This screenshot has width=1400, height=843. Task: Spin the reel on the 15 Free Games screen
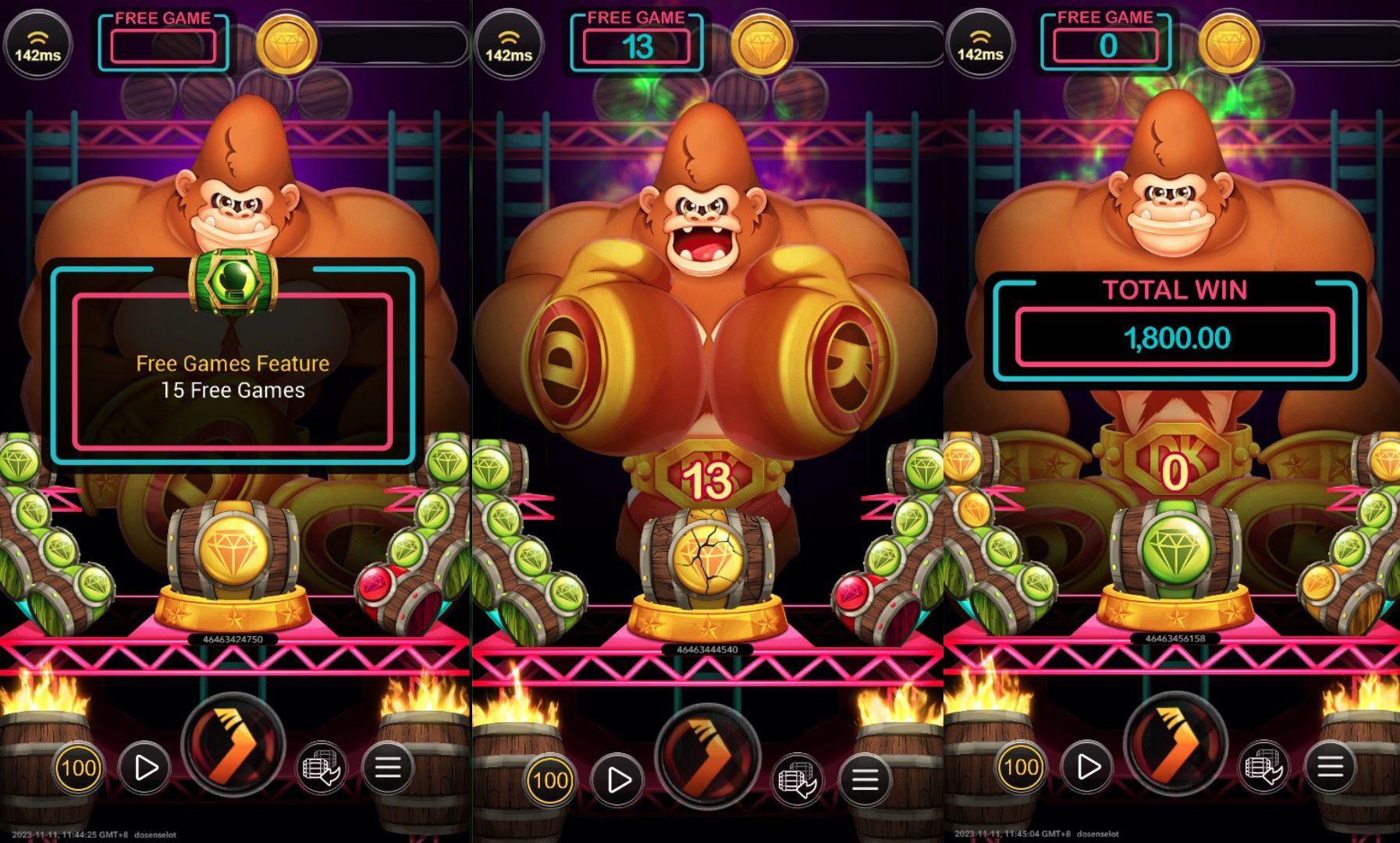(x=233, y=744)
